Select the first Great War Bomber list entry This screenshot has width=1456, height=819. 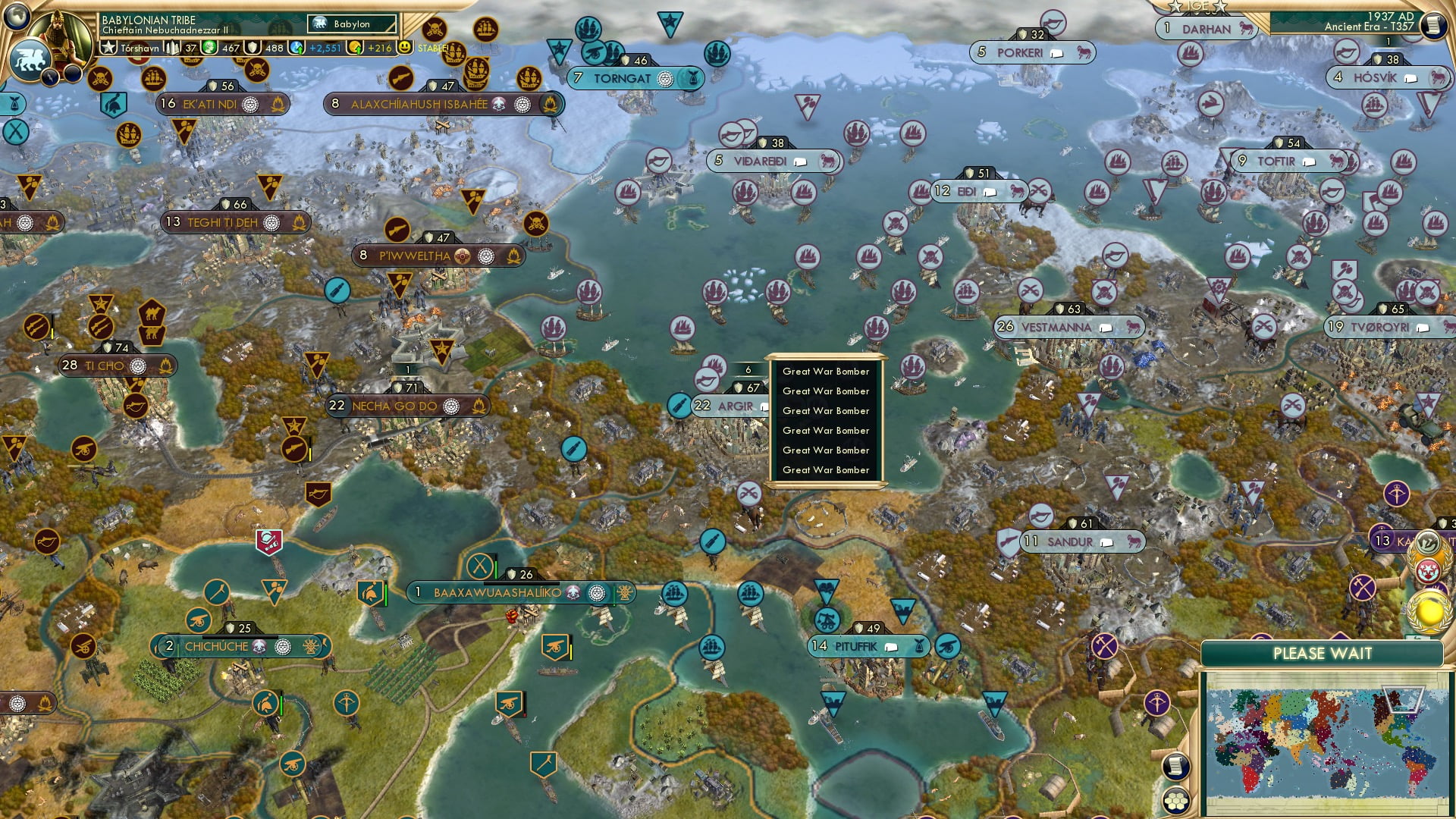click(x=825, y=372)
